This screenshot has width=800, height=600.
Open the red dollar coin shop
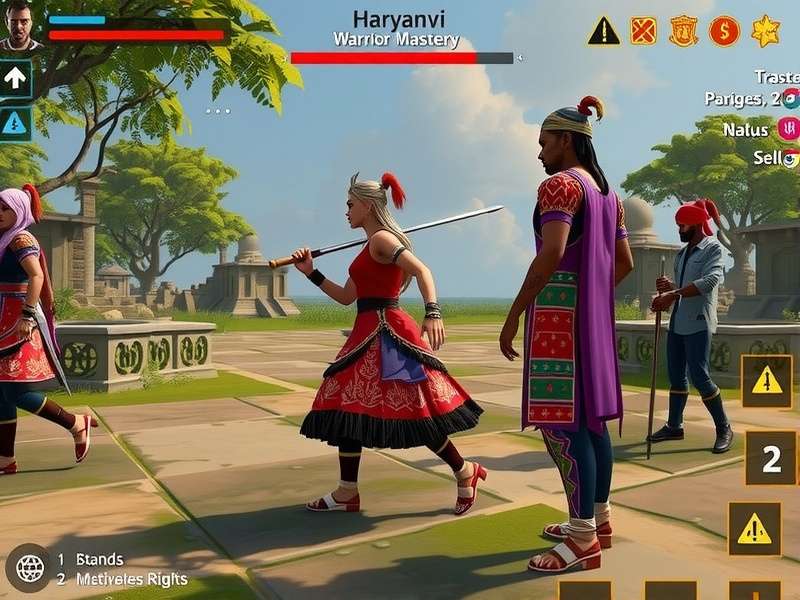tap(724, 31)
